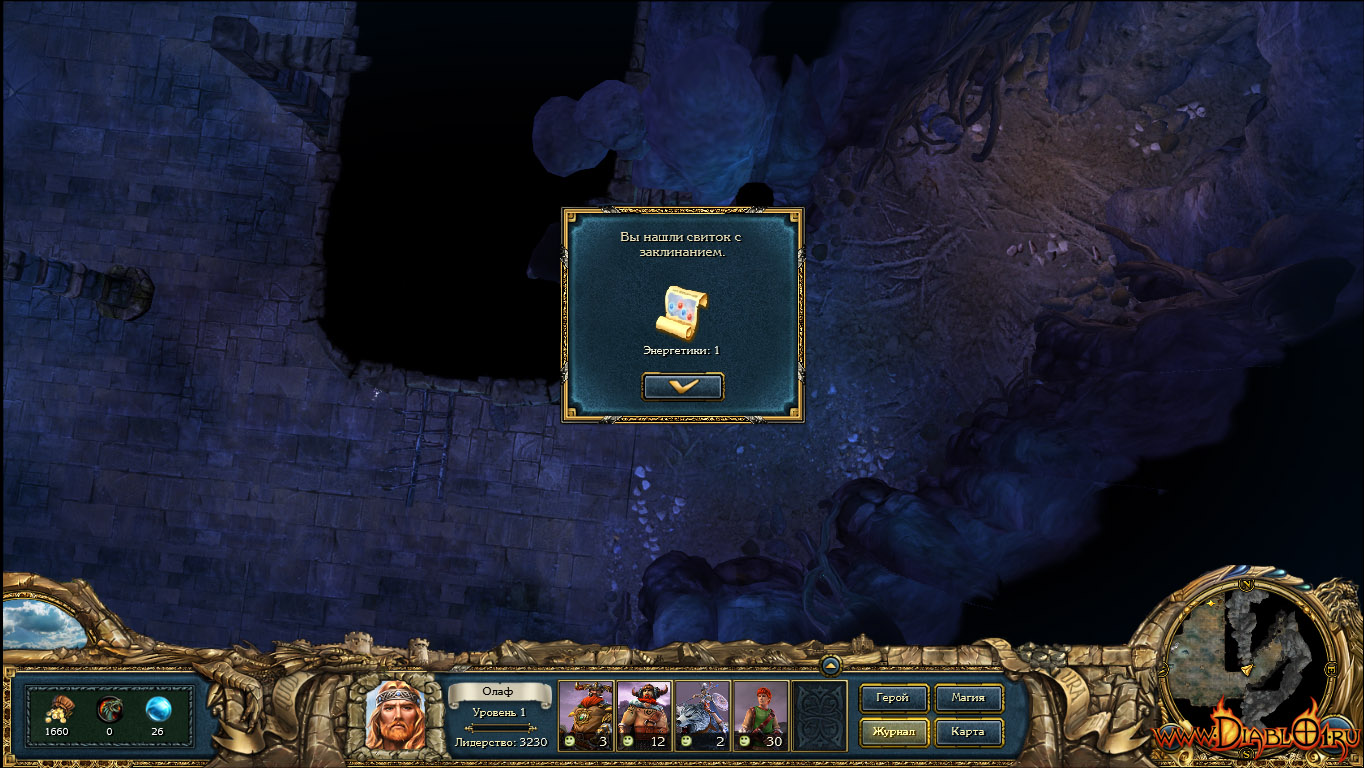The width and height of the screenshot is (1364, 768).
Task: Confirm the found scroll dialog with the checkmark
Action: (x=682, y=386)
